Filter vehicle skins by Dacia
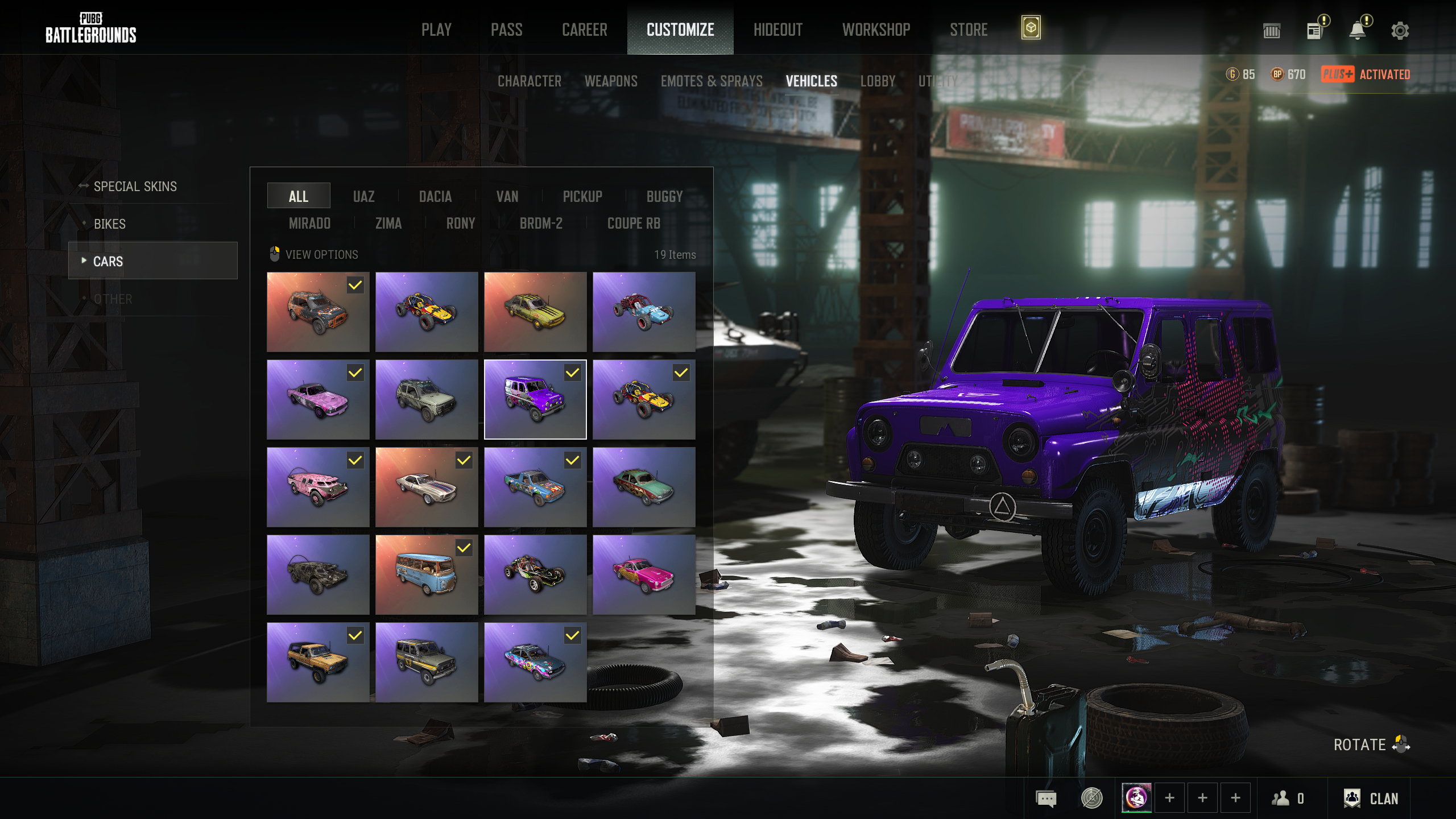1456x819 pixels. tap(435, 197)
